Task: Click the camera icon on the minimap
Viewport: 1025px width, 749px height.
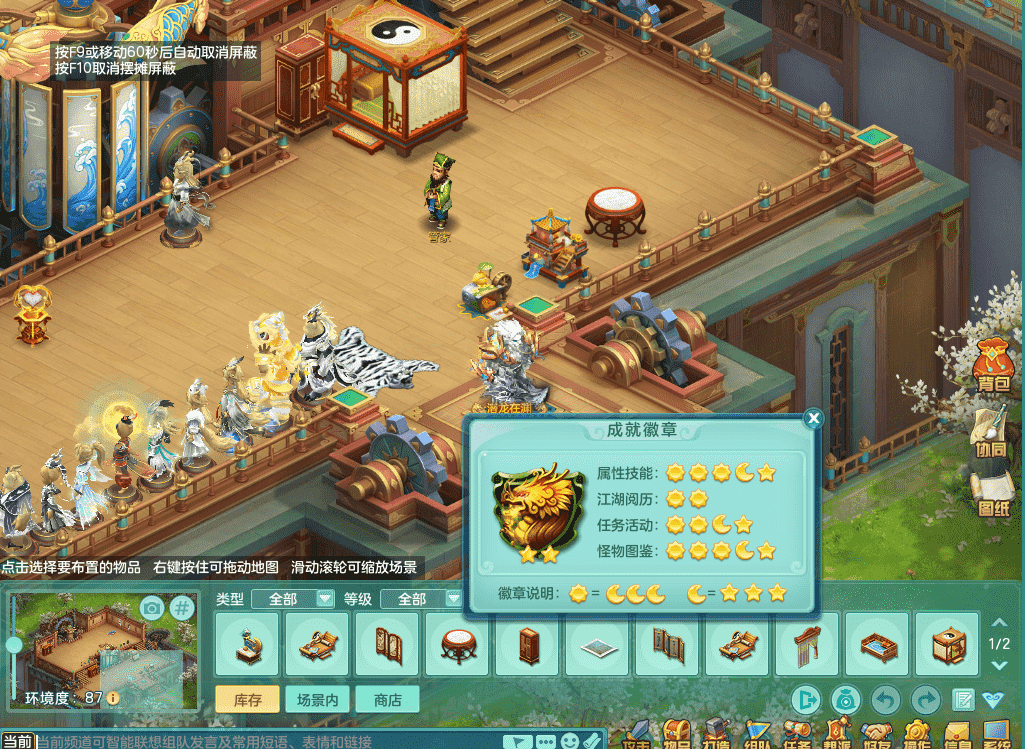Action: click(x=151, y=608)
